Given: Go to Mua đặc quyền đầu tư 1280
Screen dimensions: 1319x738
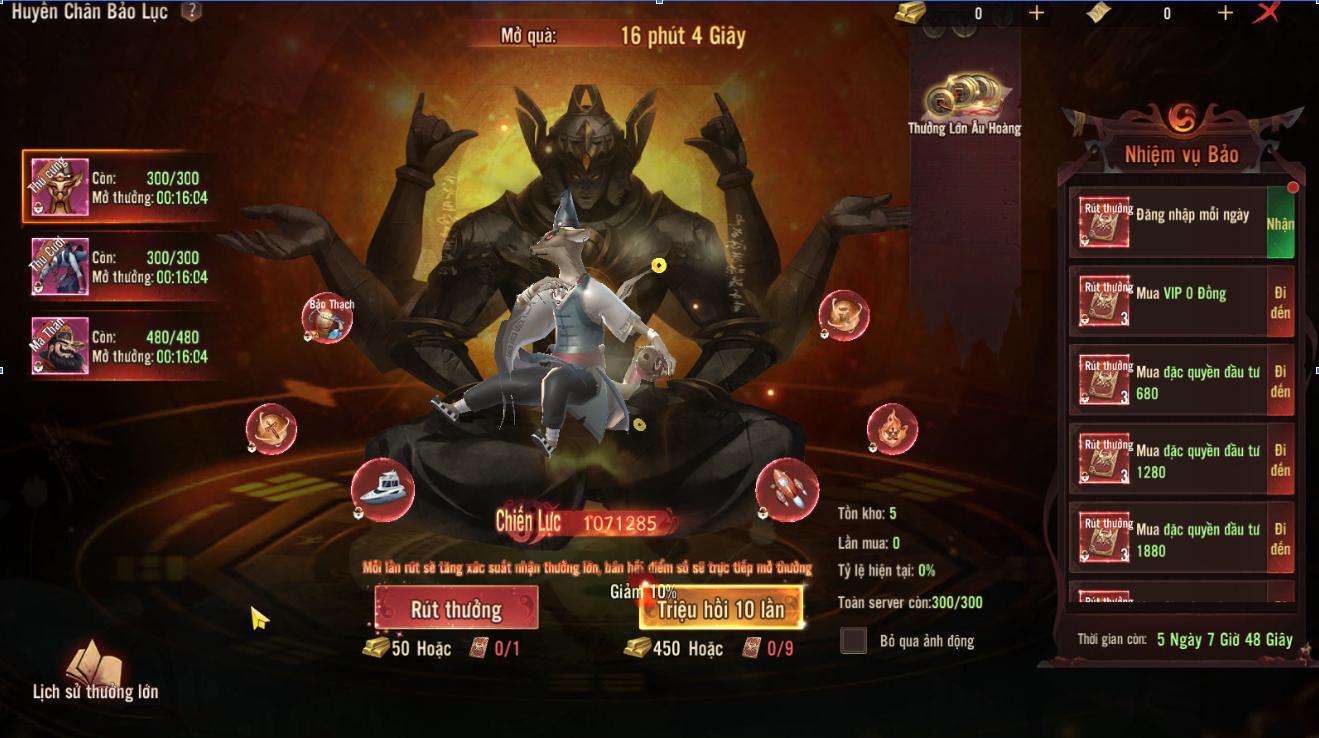Looking at the screenshot, I should [x=1280, y=460].
